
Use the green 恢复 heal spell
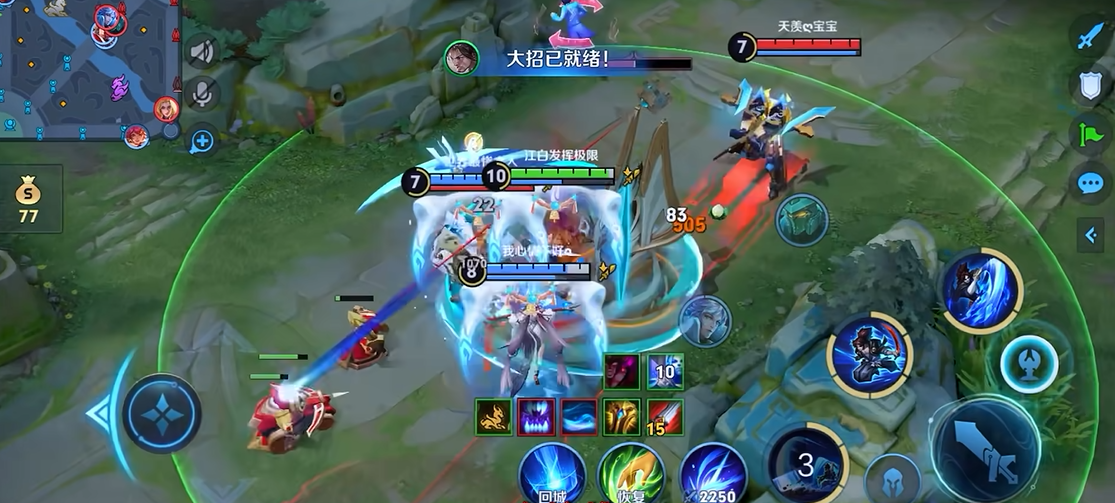coord(631,472)
